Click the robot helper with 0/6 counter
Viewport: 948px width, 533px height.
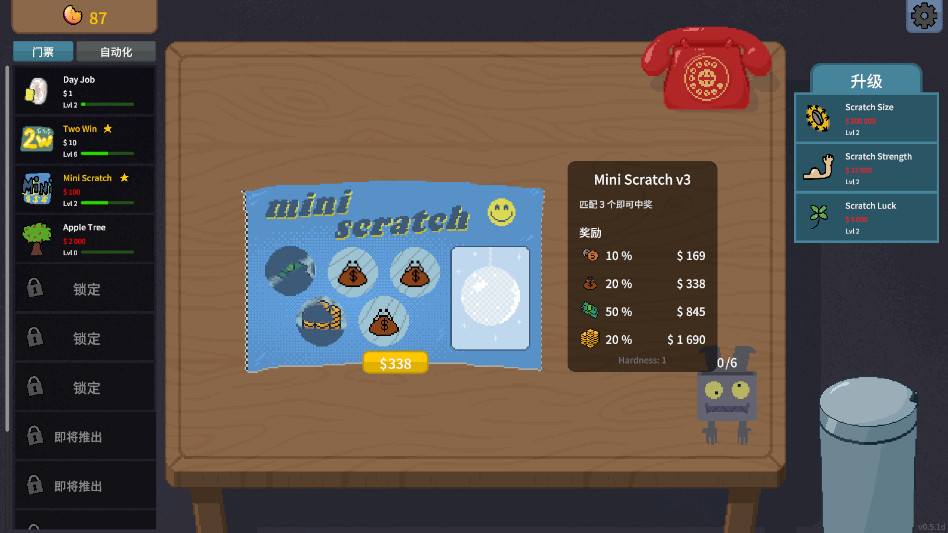726,398
